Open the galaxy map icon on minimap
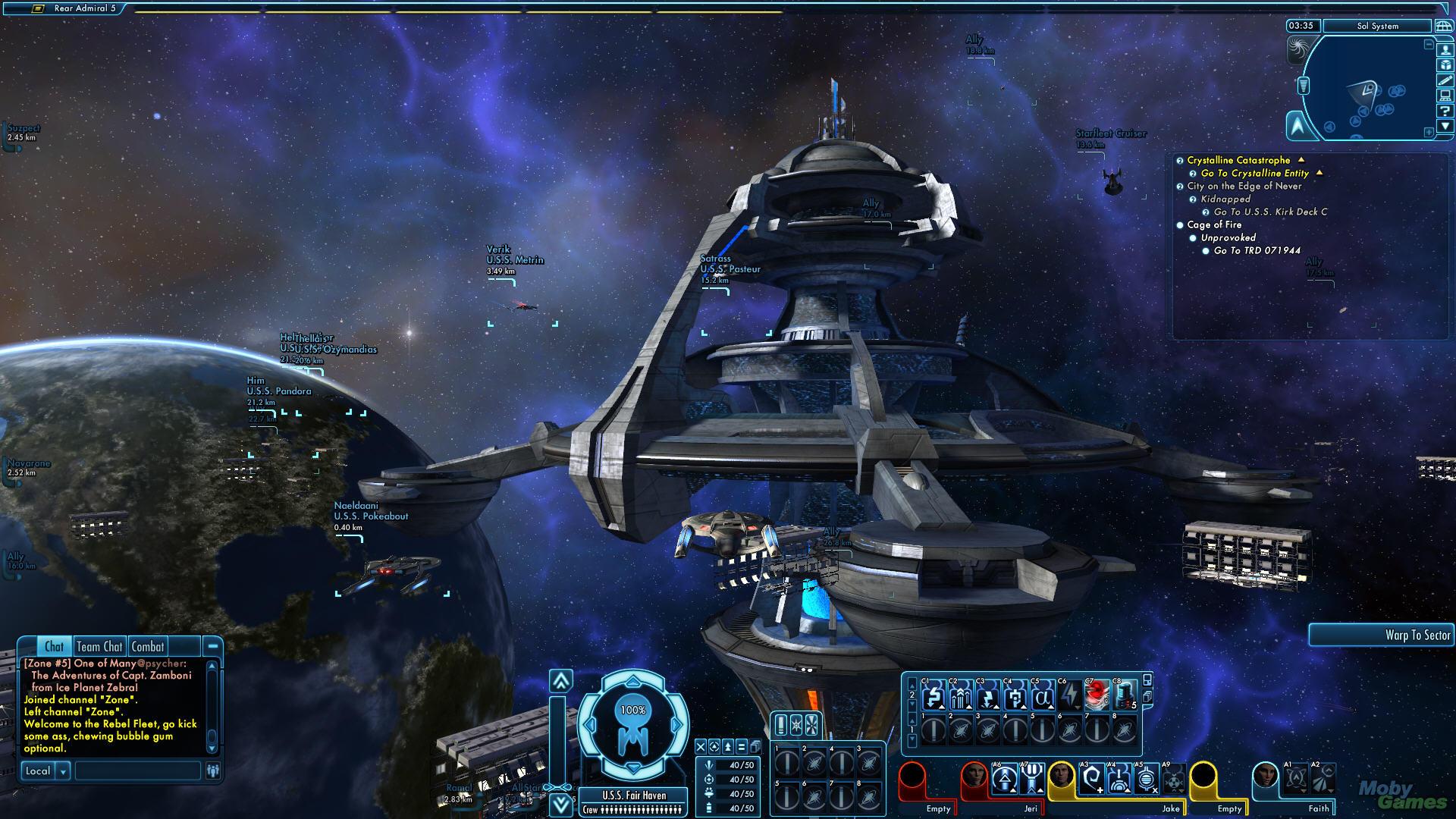Viewport: 1456px width, 819px height. (x=1443, y=27)
